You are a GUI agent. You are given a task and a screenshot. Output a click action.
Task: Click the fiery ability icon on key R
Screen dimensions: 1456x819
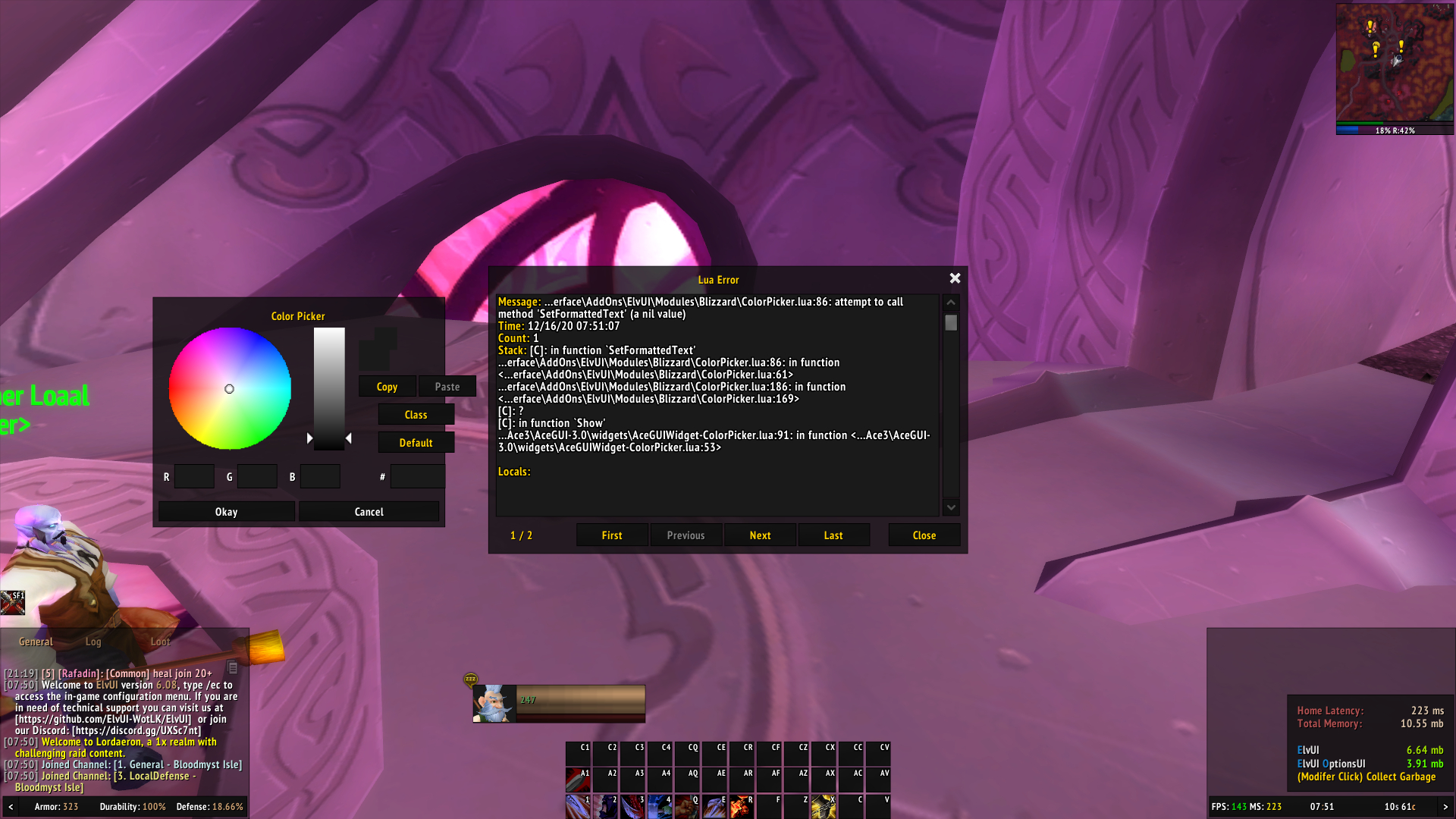click(x=742, y=808)
